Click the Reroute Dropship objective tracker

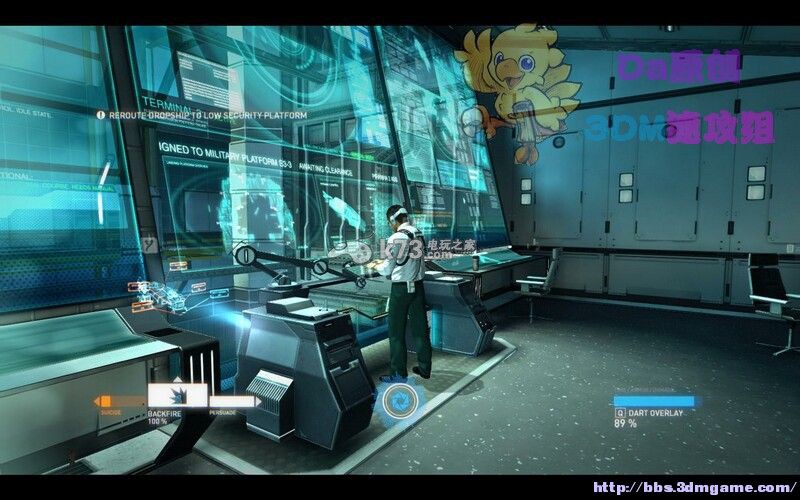(x=202, y=115)
